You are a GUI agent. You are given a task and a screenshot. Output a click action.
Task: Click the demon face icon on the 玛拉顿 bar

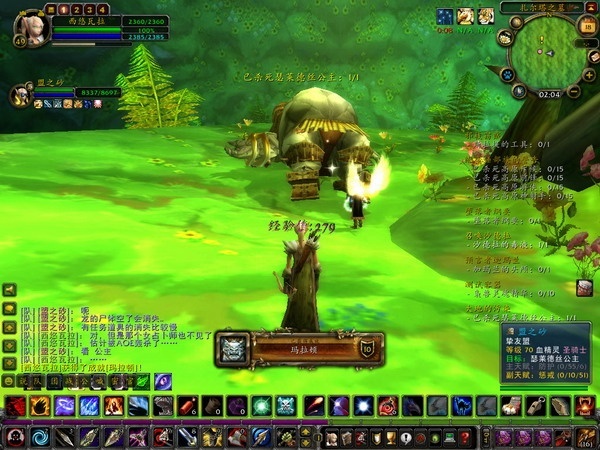[231, 348]
